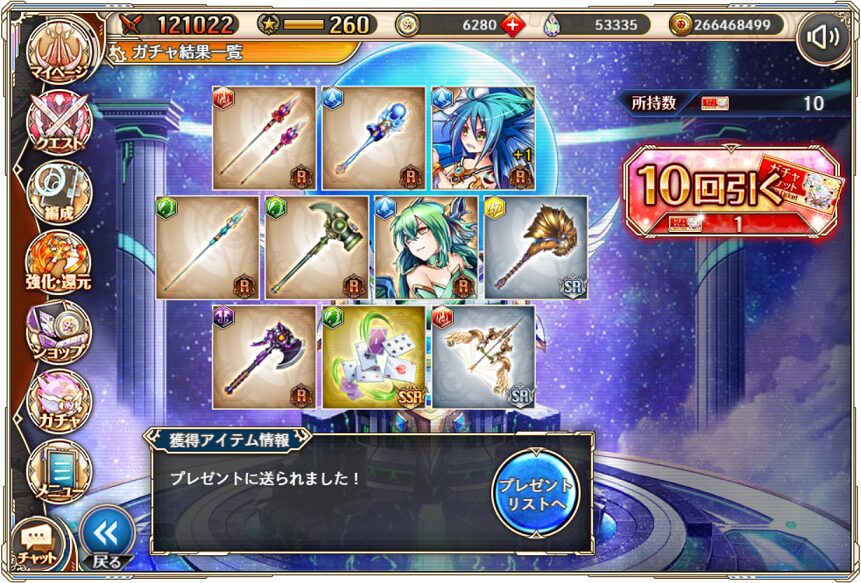This screenshot has height=583, width=861.
Task: Select the SR white bow result
Action: 483,356
